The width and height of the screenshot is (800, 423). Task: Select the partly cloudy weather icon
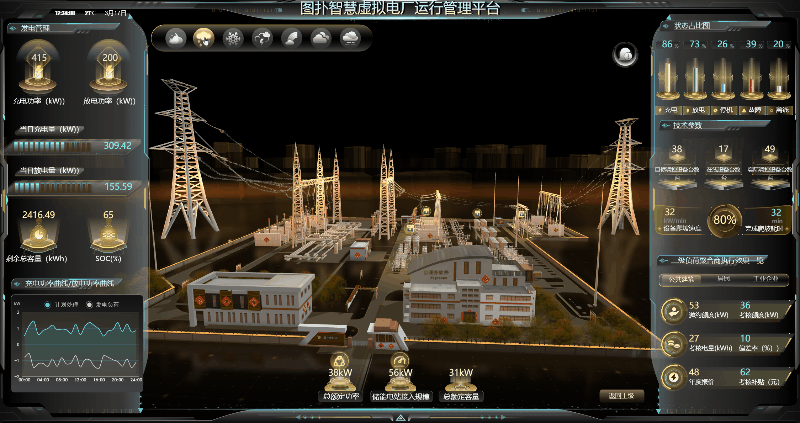(175, 38)
